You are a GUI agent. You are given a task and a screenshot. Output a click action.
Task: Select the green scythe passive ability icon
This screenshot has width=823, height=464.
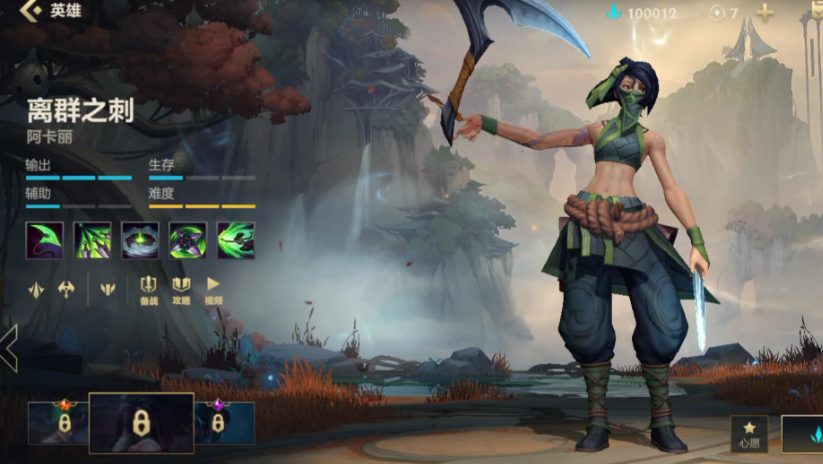[x=44, y=240]
